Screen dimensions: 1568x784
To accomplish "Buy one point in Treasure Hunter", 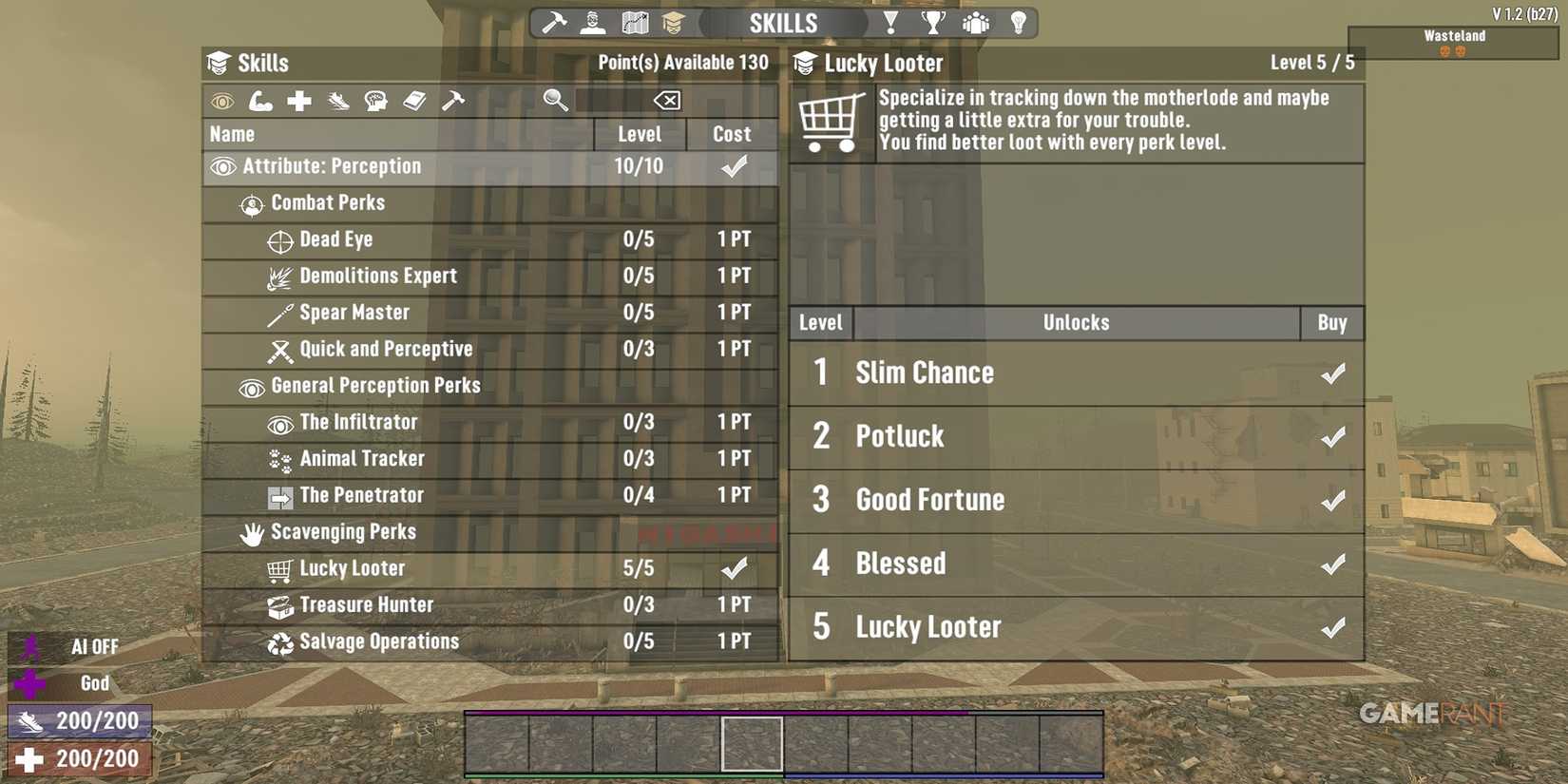I will coord(733,604).
